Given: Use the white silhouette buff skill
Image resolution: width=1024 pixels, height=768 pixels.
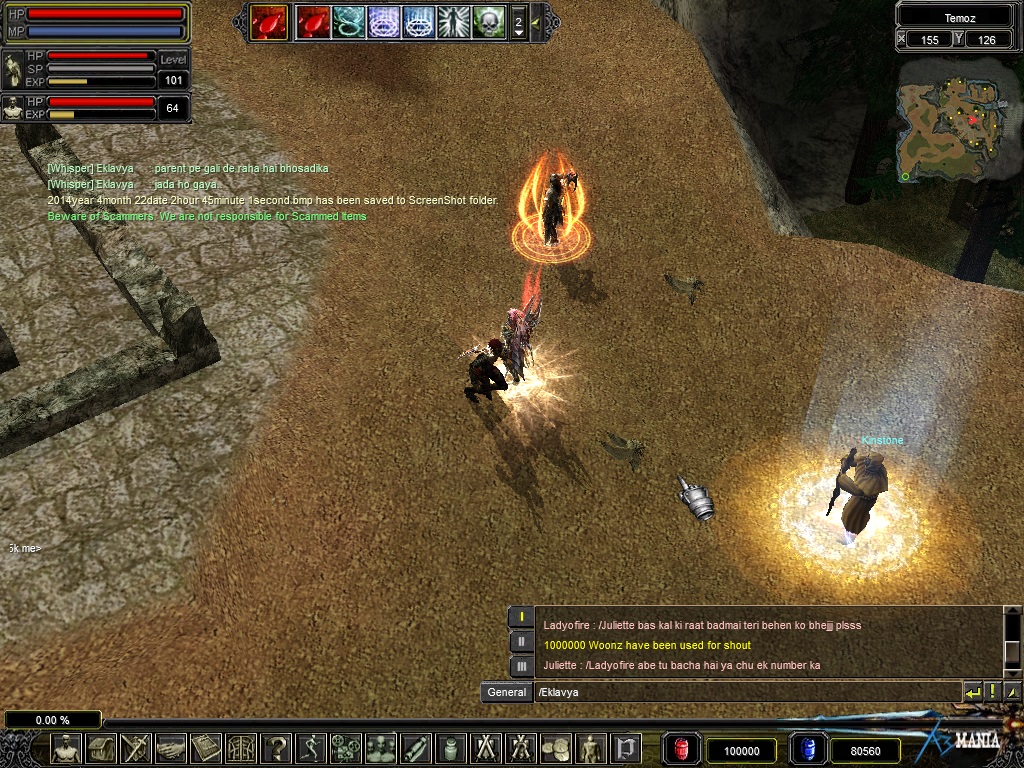Looking at the screenshot, I should 454,21.
